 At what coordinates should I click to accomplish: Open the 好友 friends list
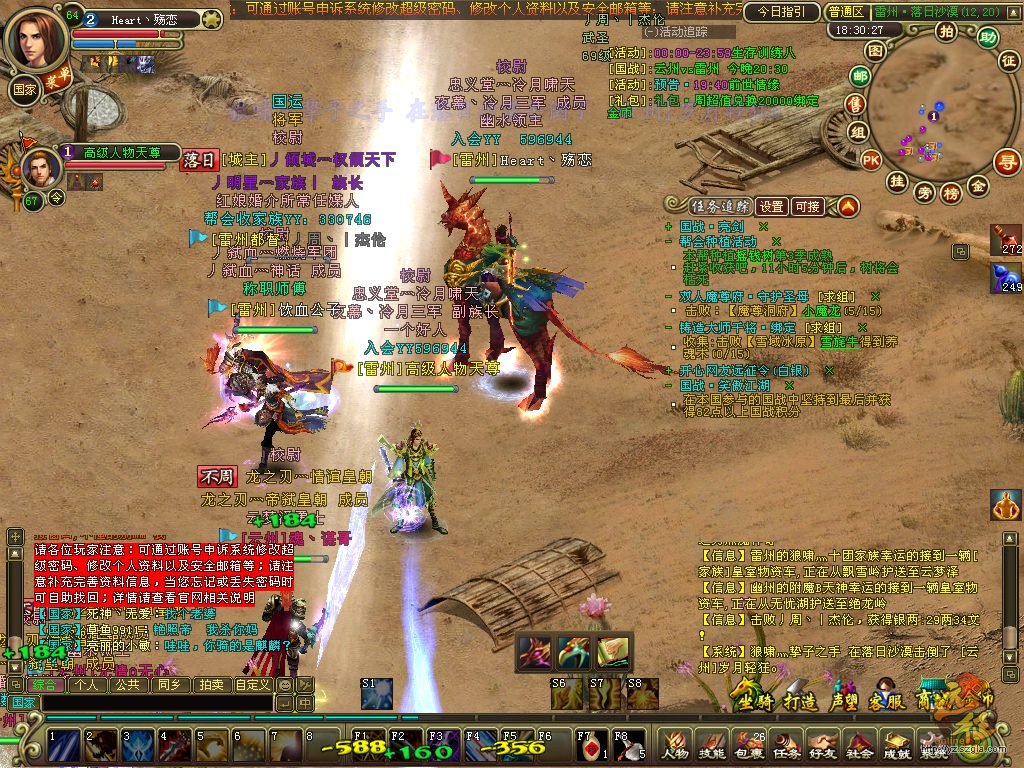coord(823,745)
